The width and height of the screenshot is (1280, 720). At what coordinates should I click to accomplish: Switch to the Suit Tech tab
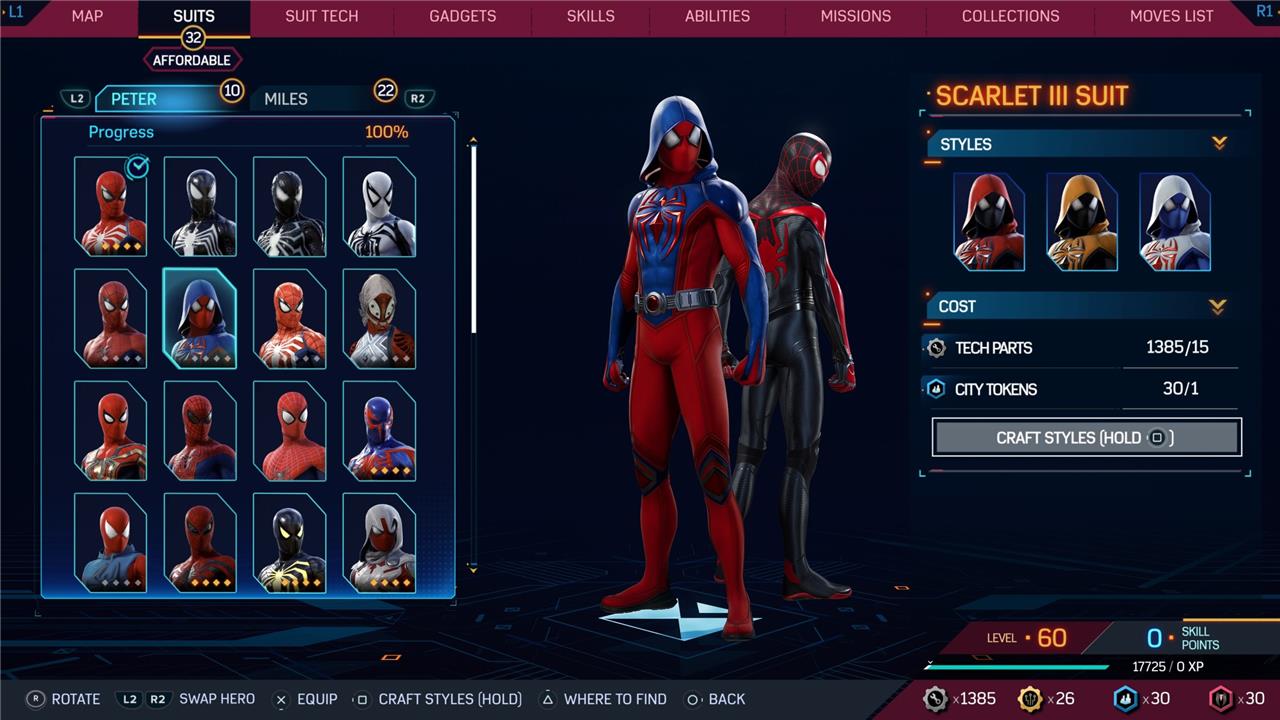point(321,16)
